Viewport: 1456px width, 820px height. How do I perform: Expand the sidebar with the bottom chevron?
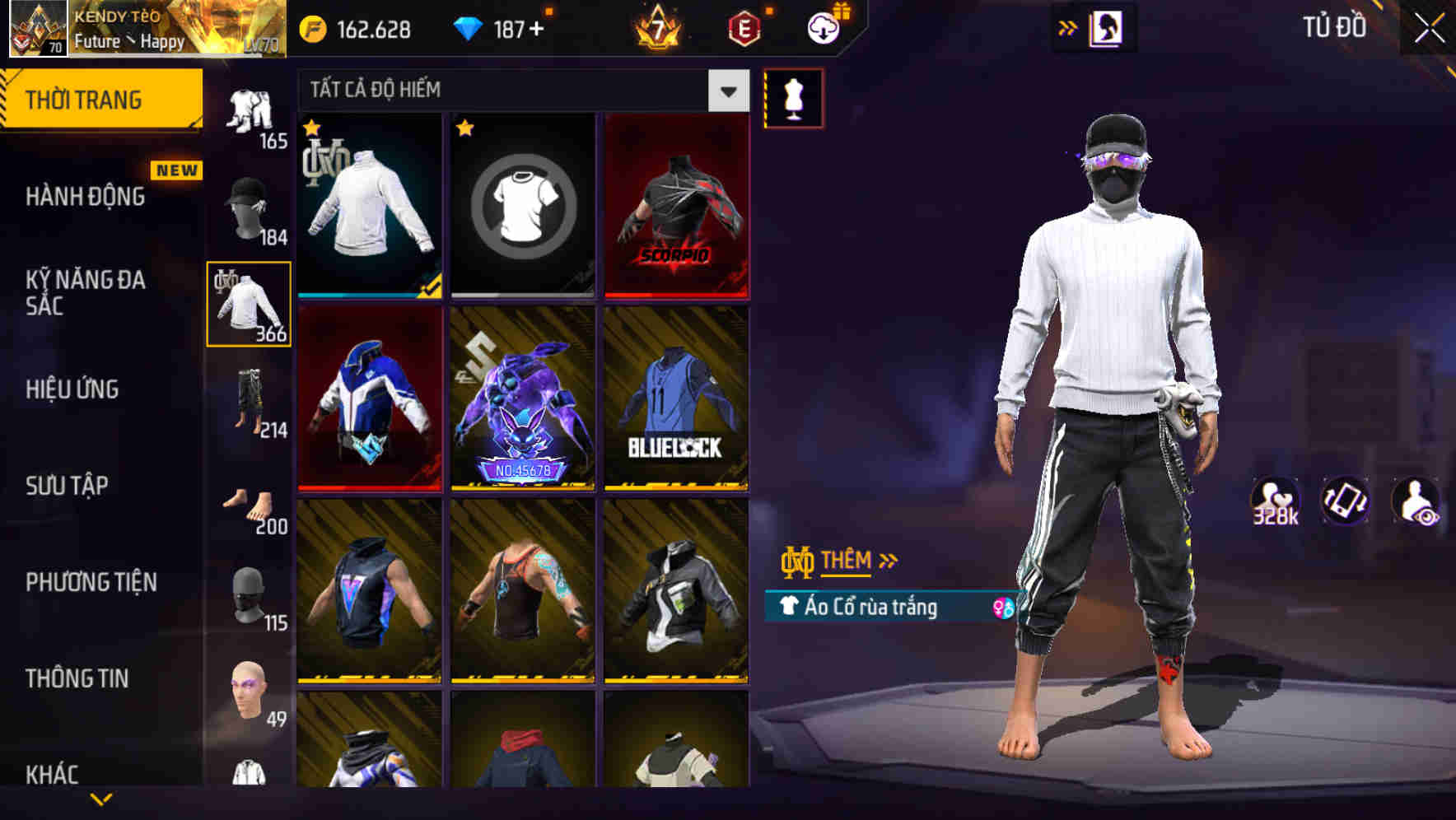point(102,797)
